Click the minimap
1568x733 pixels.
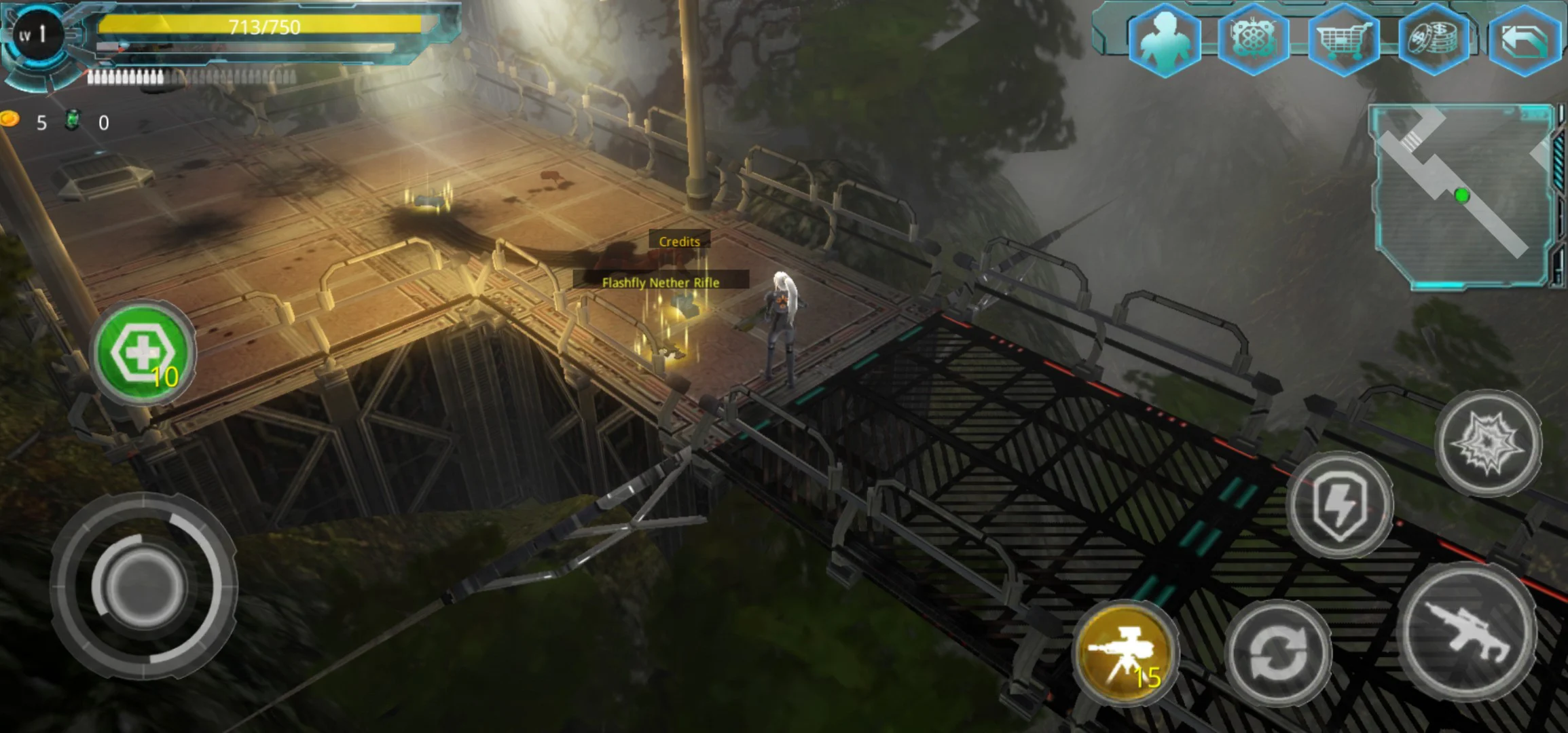click(1463, 196)
